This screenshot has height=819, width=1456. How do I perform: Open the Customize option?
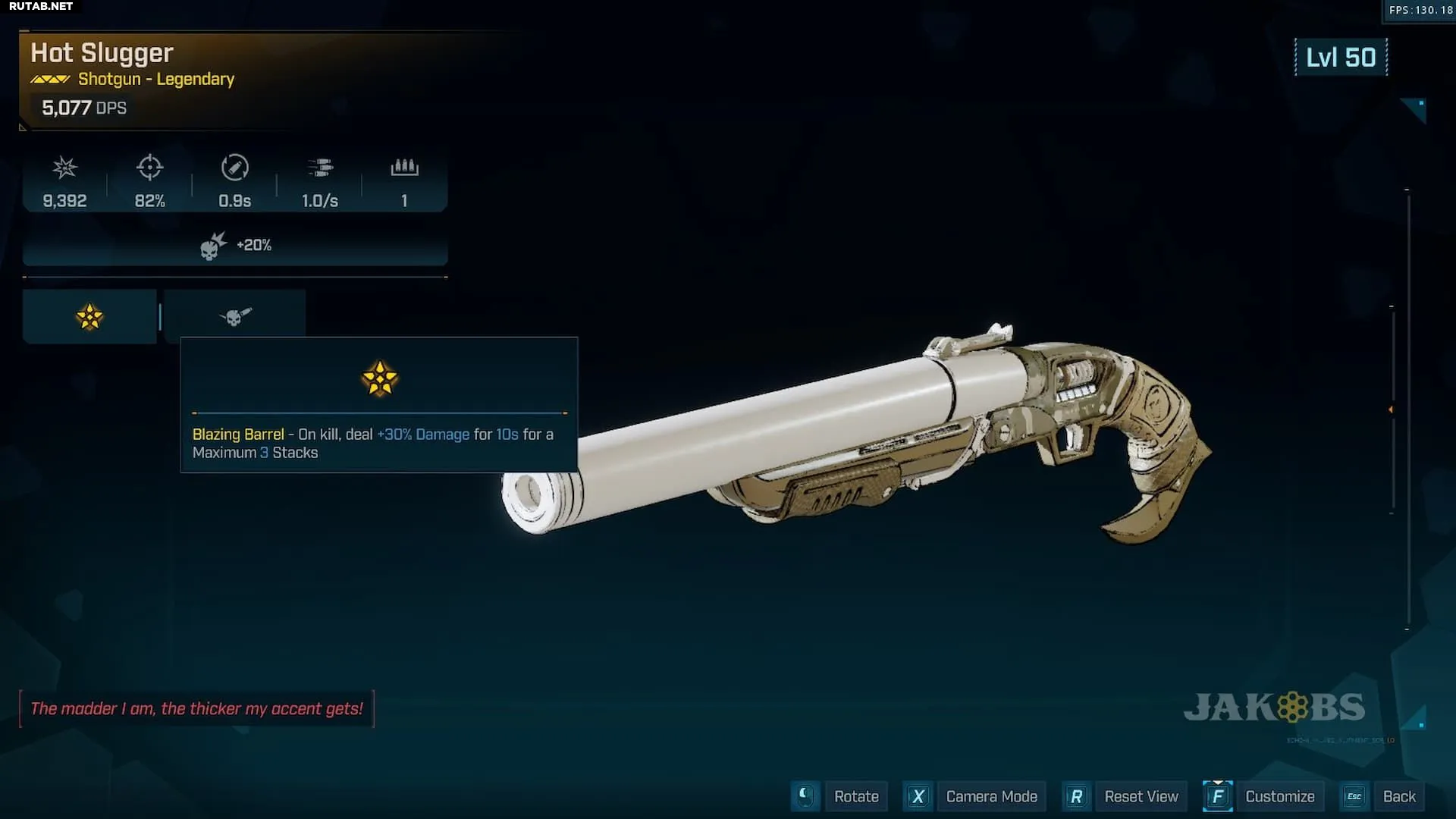pos(1279,796)
